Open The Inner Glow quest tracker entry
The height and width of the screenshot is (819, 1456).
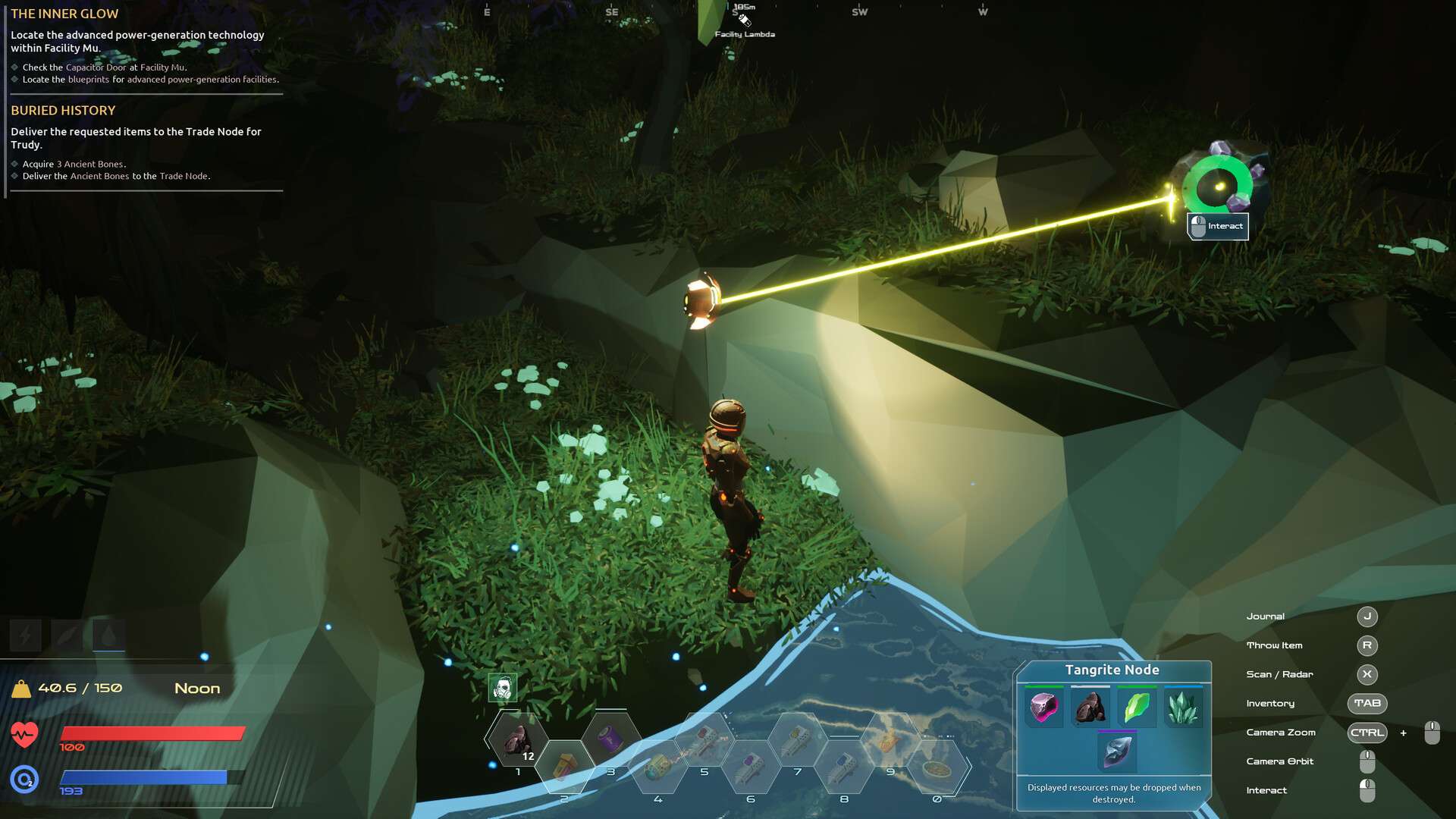coord(64,14)
